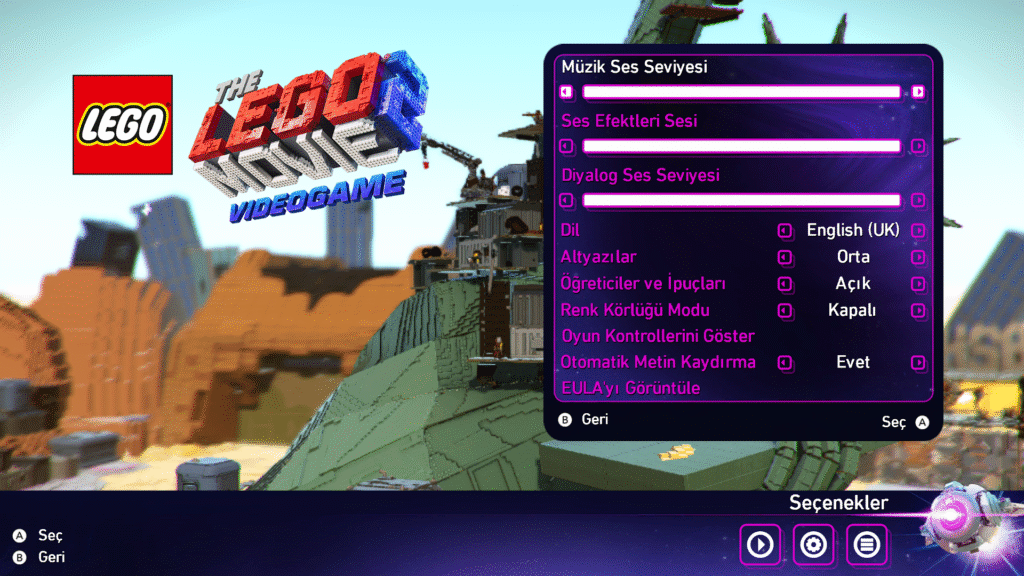Toggle Öğreticiler ve İpuçları with right arrow
Image resolution: width=1024 pixels, height=576 pixels.
tap(918, 284)
